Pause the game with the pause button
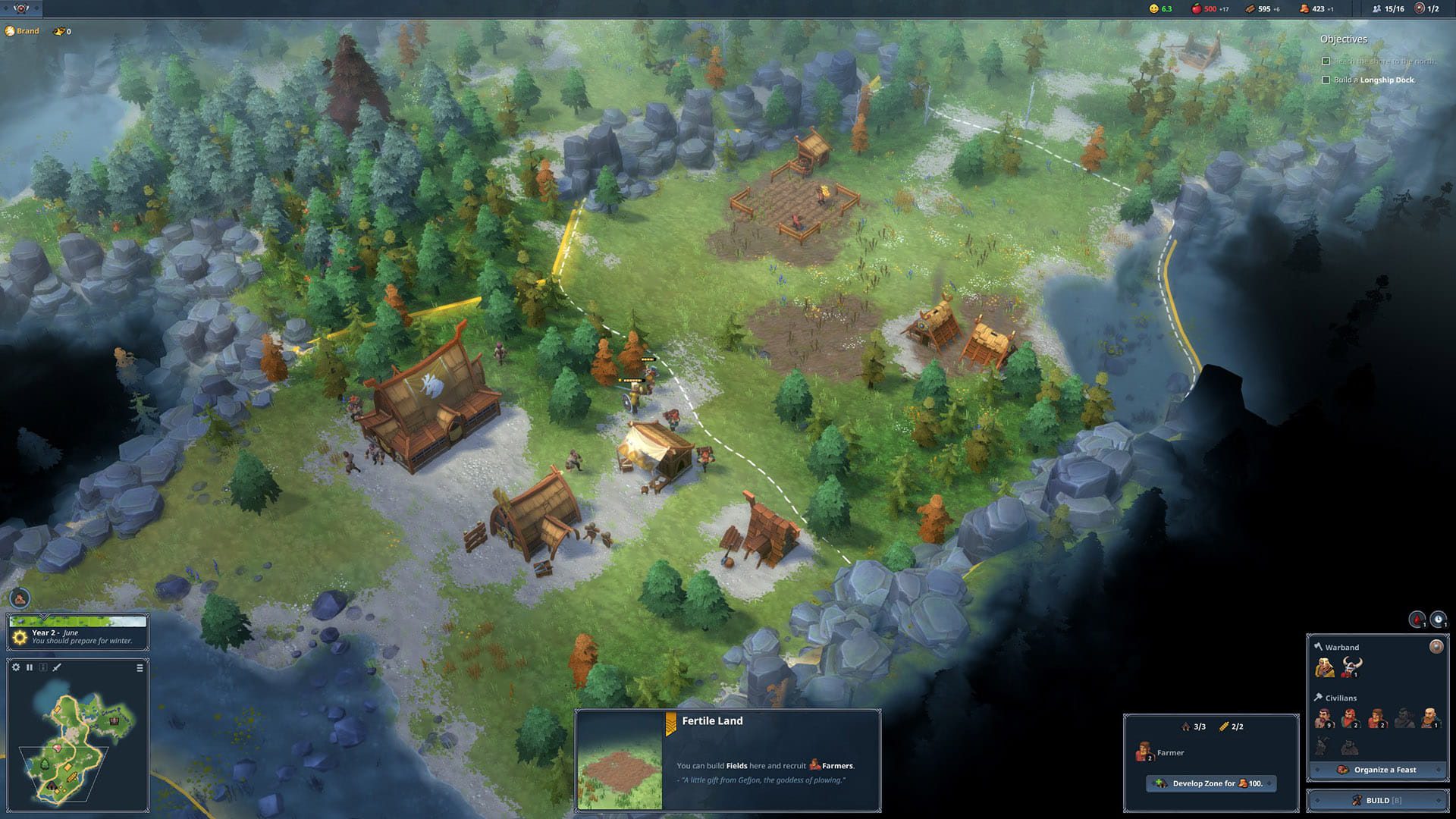The width and height of the screenshot is (1456, 819). tap(30, 667)
